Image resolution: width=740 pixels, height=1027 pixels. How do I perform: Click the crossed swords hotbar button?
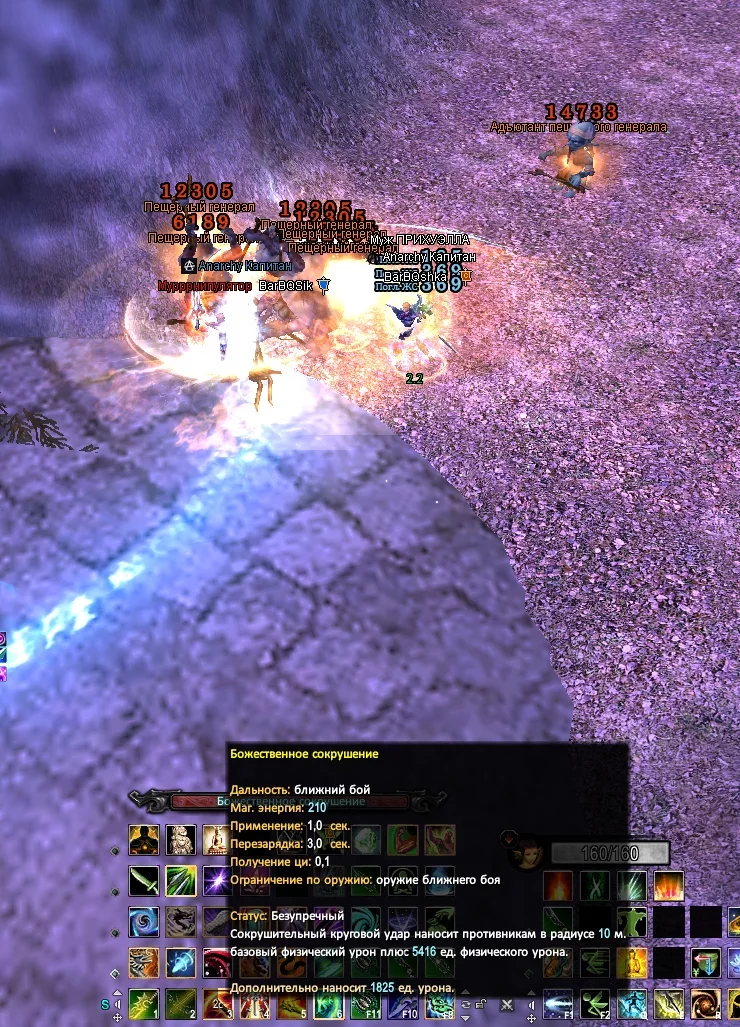point(507,1004)
